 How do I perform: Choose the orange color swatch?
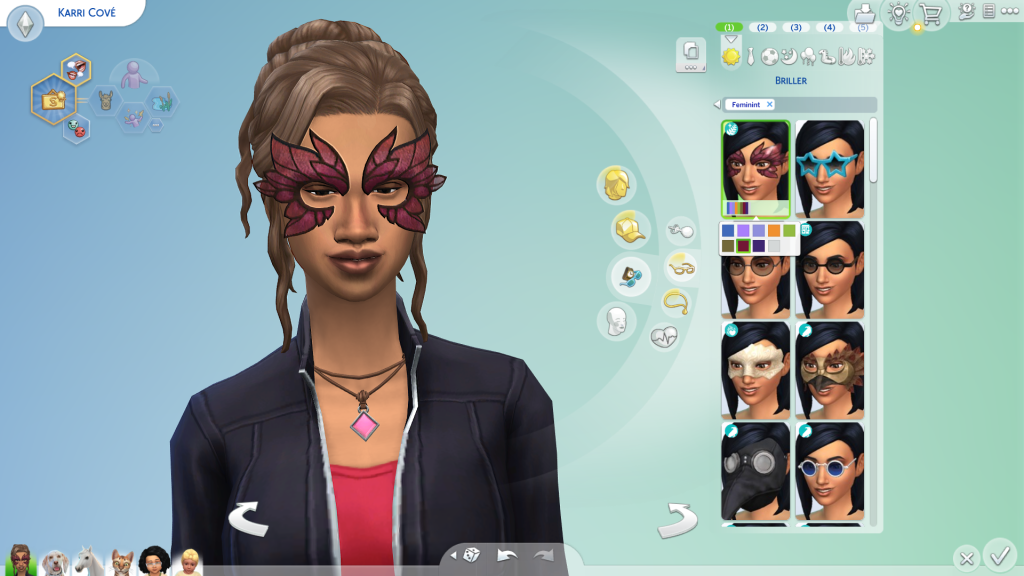[773, 231]
